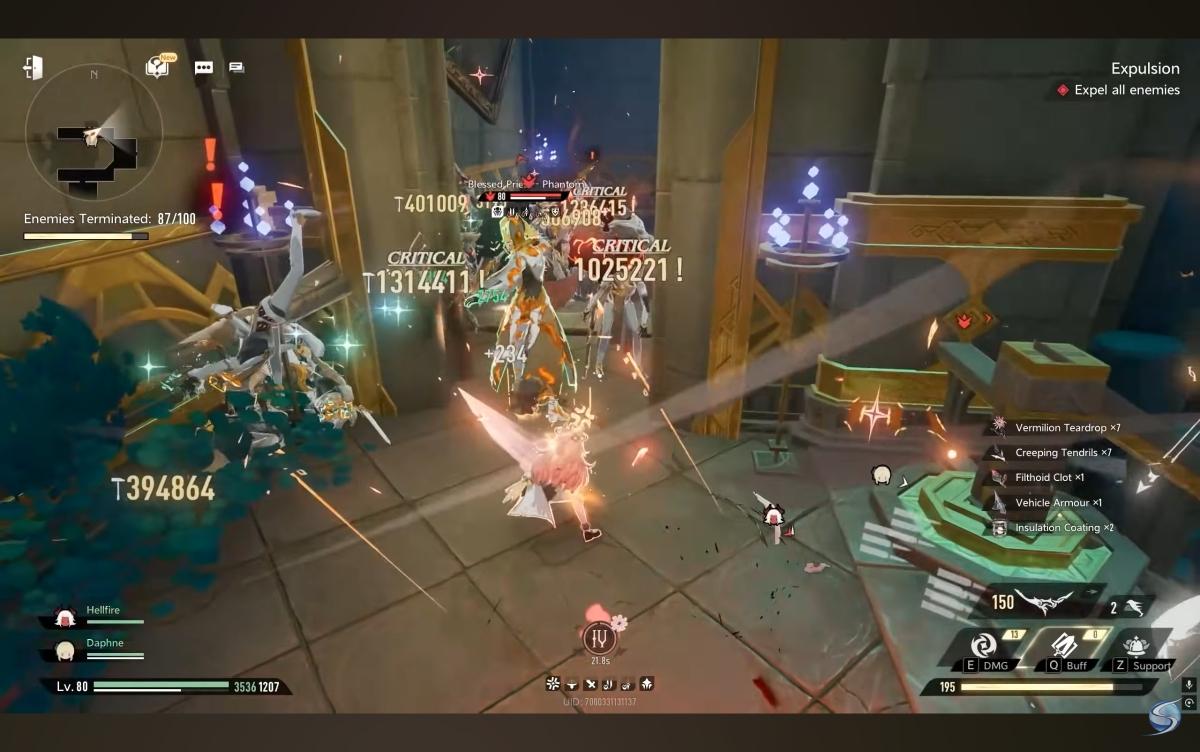The height and width of the screenshot is (752, 1200).
Task: Toggle the microphone icon
Action: [x=1188, y=684]
